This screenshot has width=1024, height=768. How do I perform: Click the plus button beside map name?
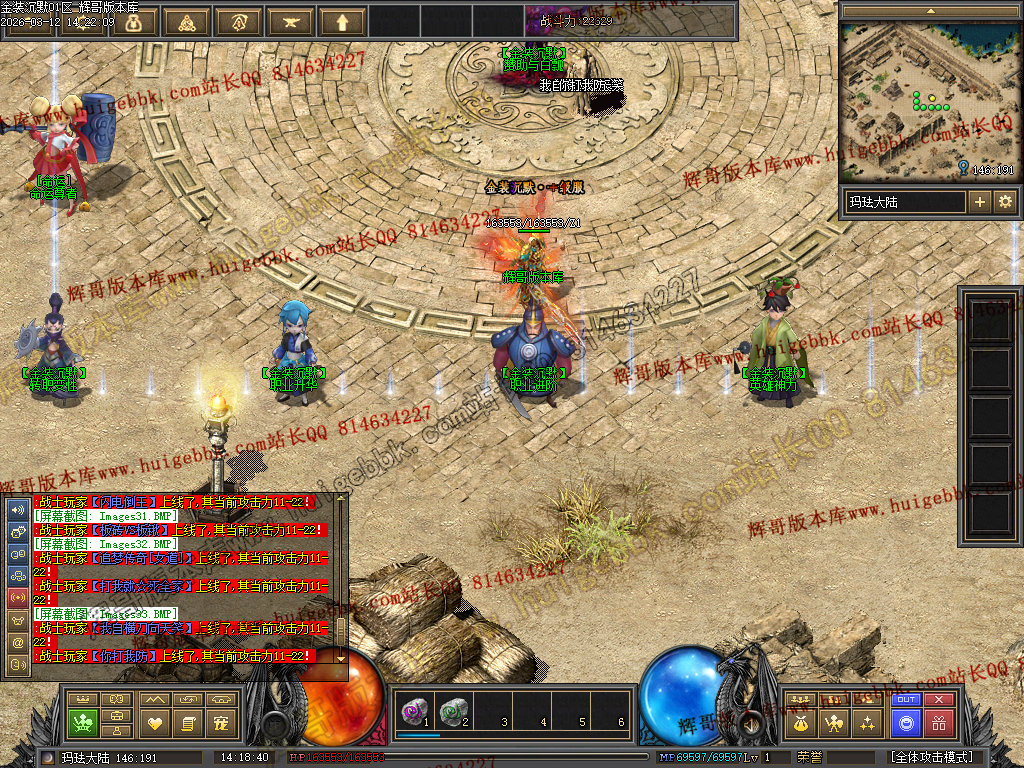[x=979, y=202]
